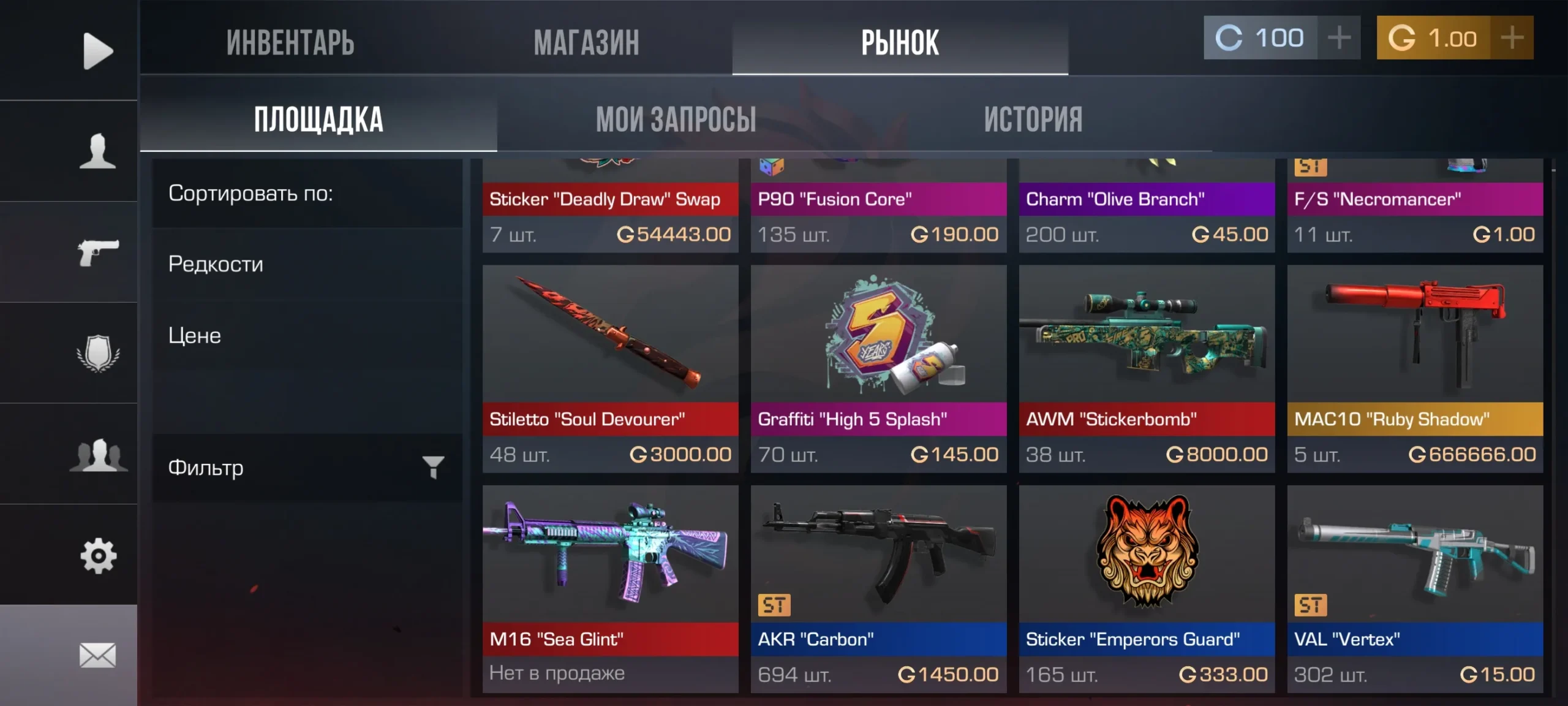Open the play mode via sidebar play icon
Viewport: 1568px width, 706px height.
pos(98,52)
